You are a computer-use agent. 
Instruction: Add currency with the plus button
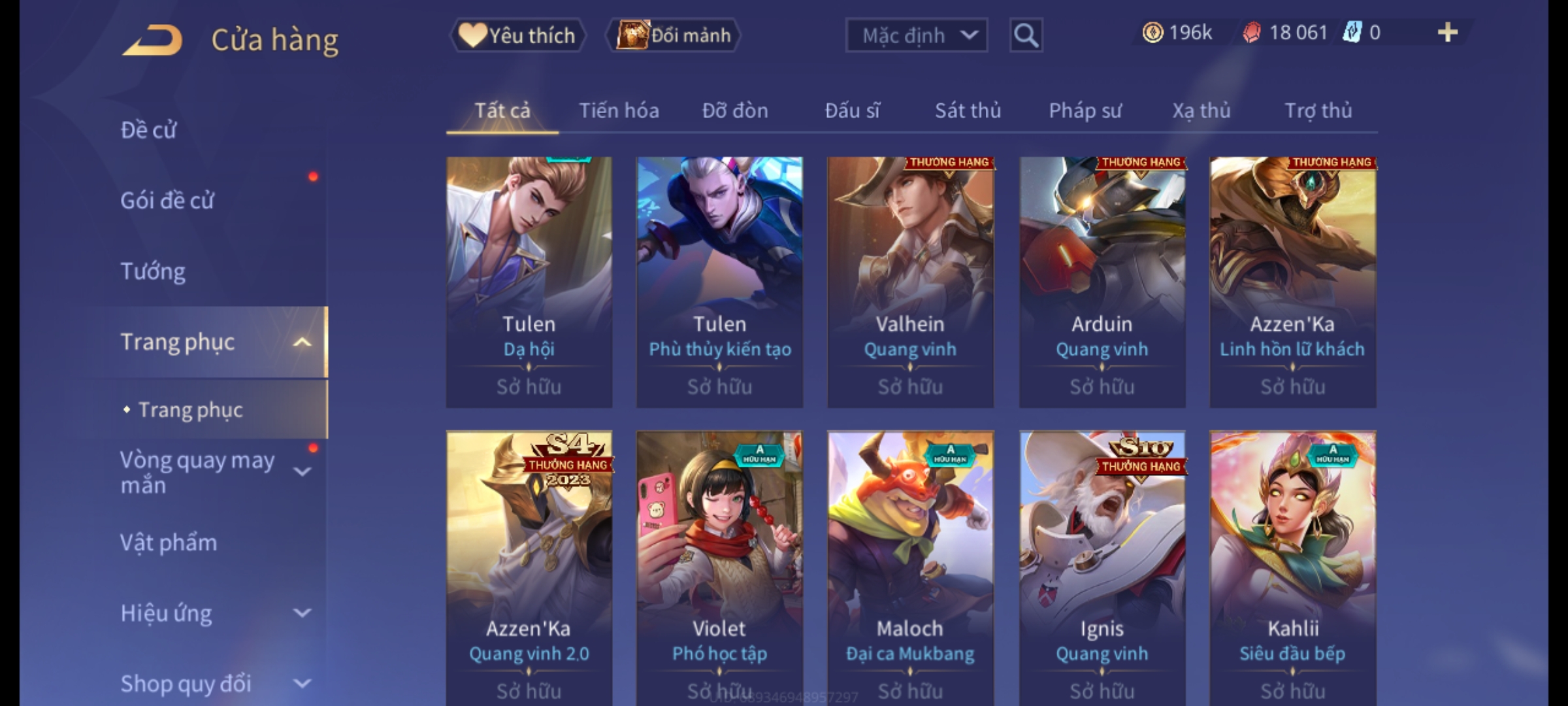tap(1448, 33)
